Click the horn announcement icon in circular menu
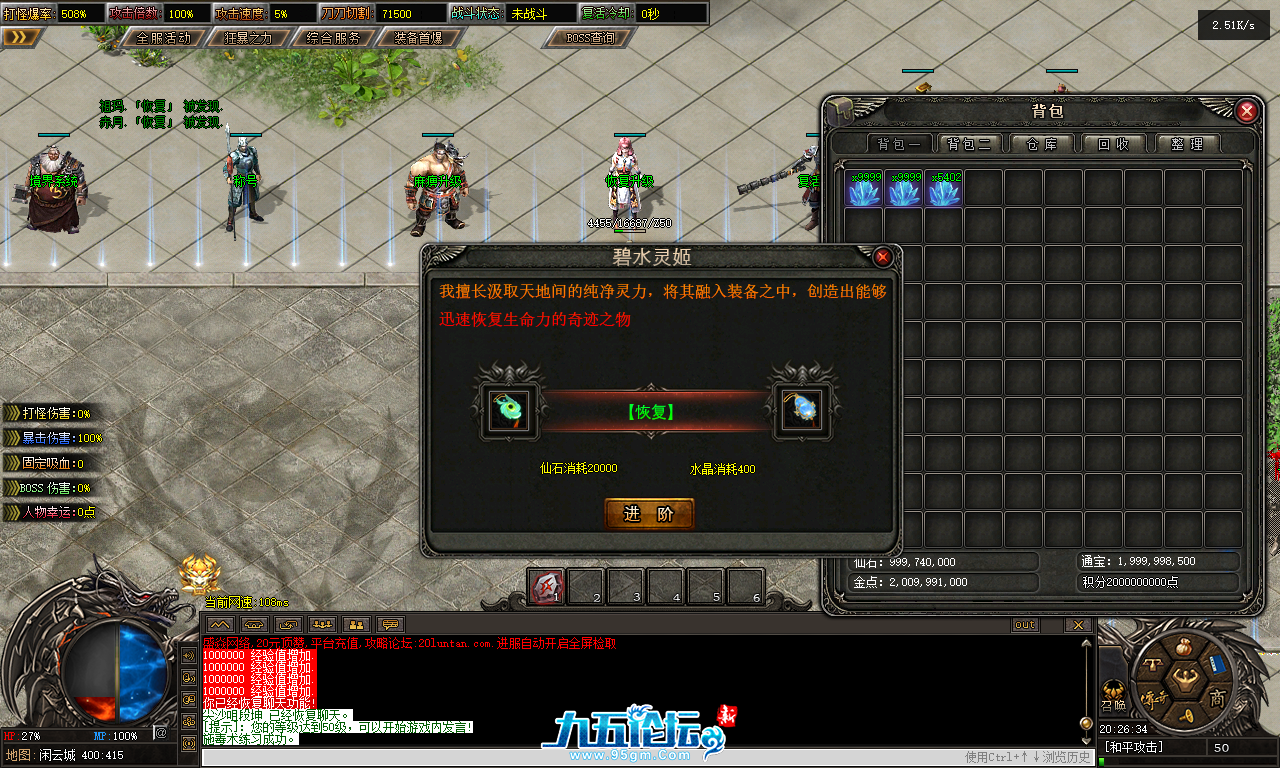 [x=1185, y=715]
